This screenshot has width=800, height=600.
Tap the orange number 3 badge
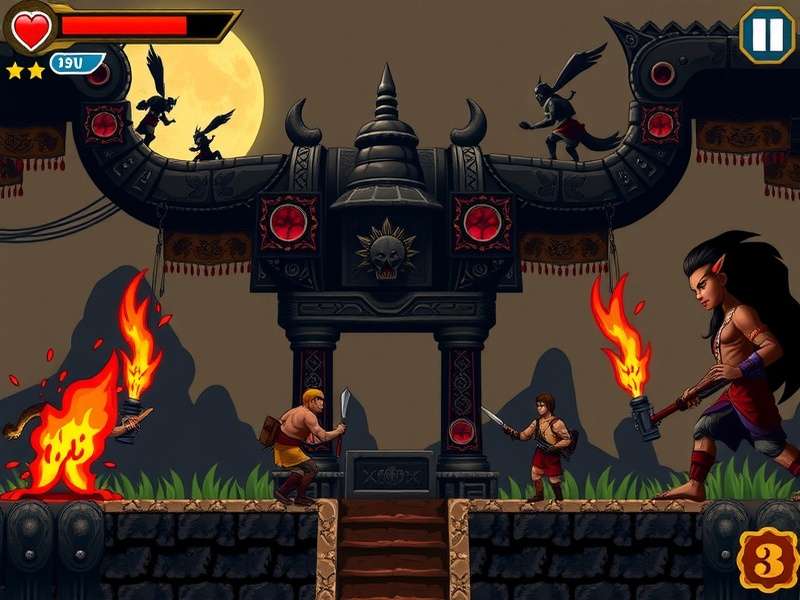767,562
